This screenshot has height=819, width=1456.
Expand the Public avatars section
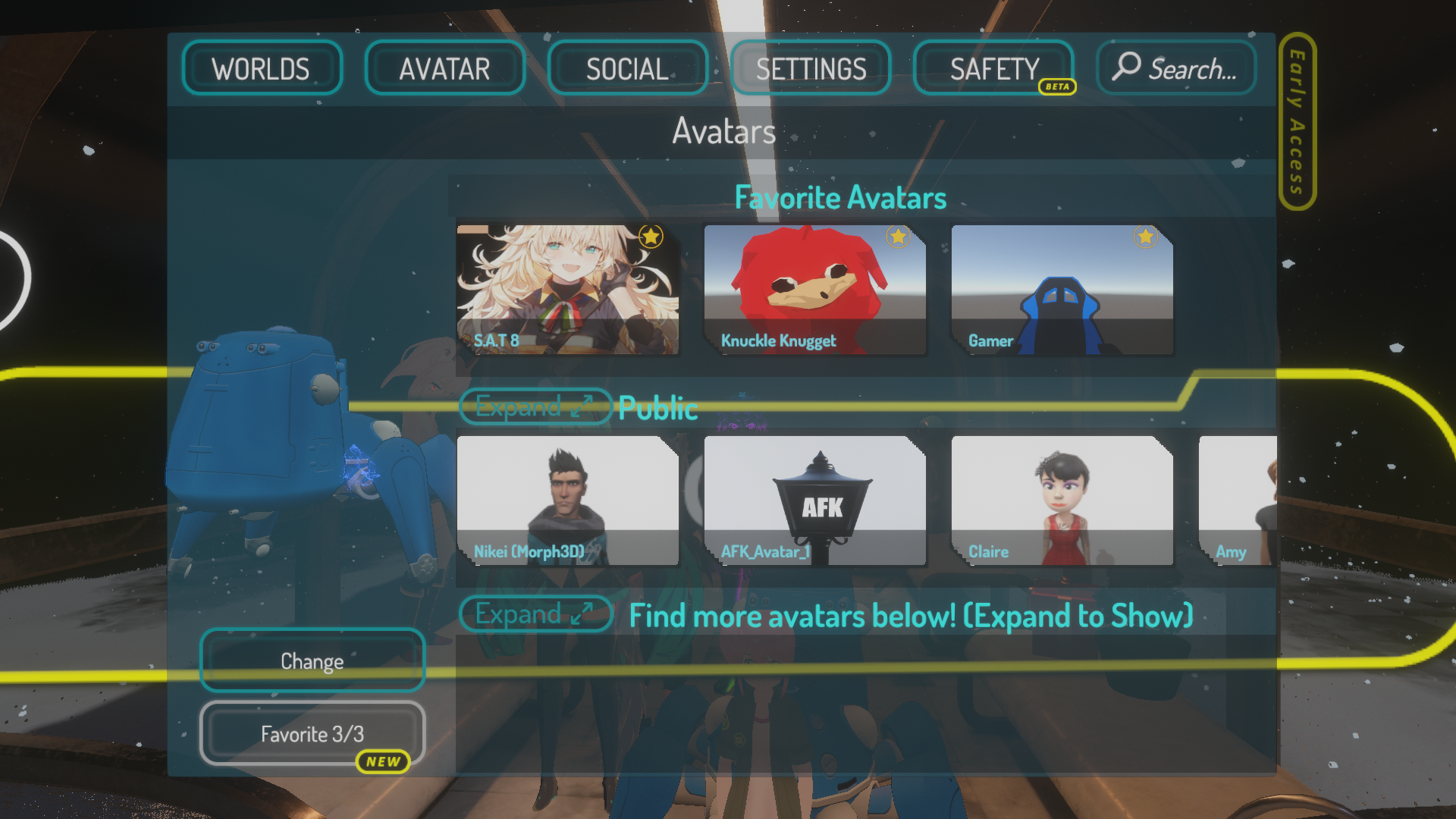535,407
